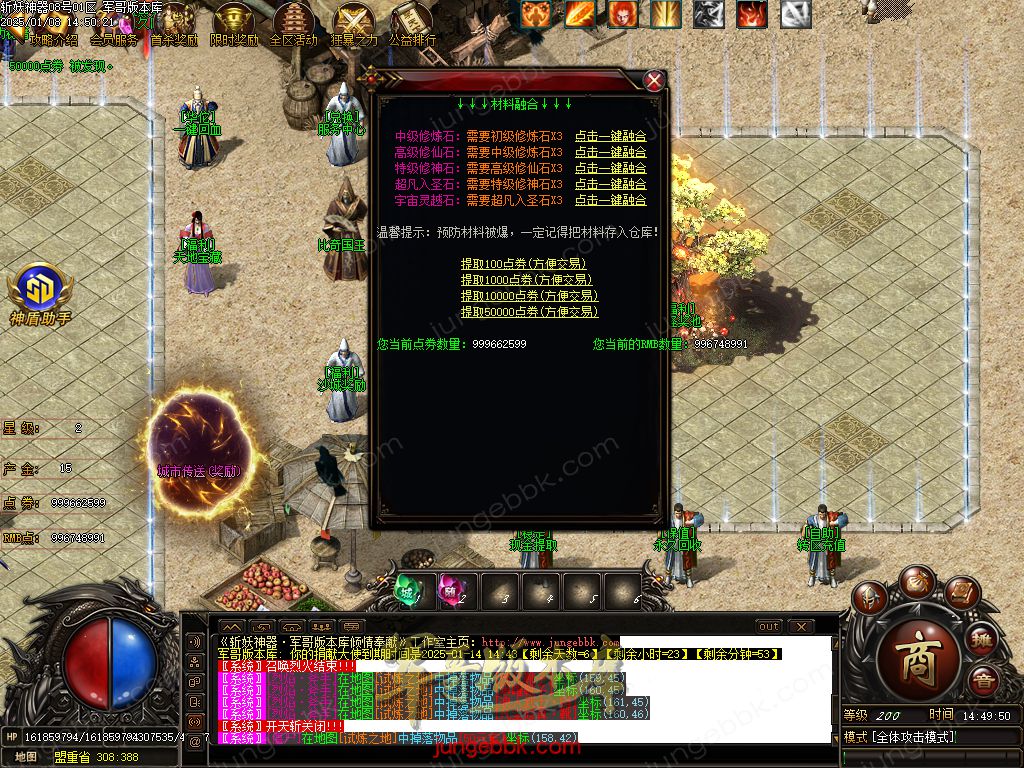Open the 公益排行 ranking scroll icon
1024x768 pixels.
click(x=411, y=24)
